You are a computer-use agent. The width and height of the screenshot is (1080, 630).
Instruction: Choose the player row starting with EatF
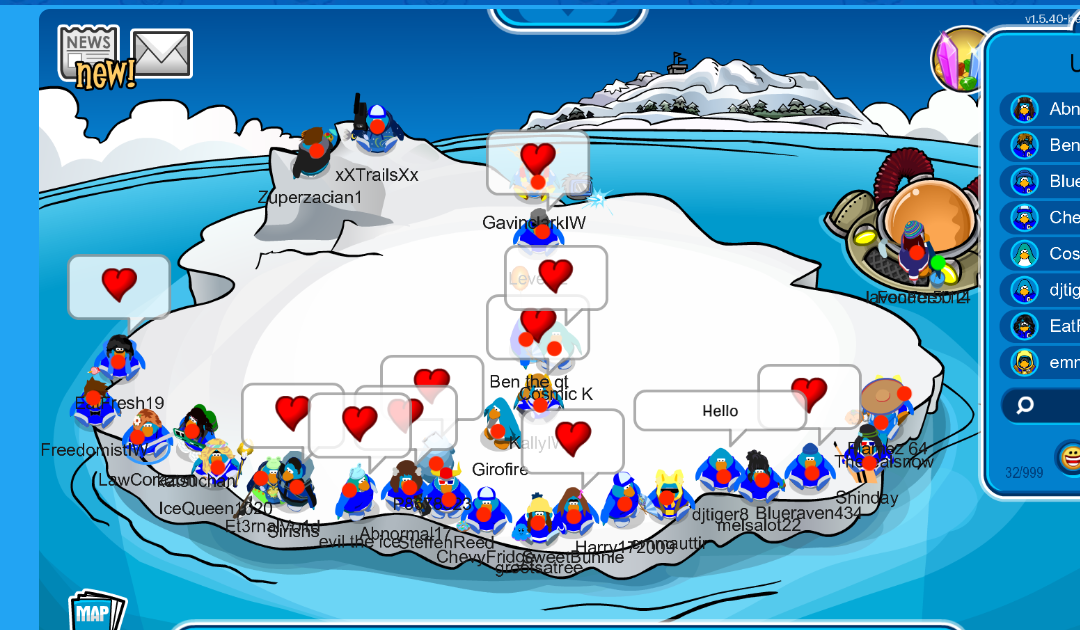point(1045,326)
